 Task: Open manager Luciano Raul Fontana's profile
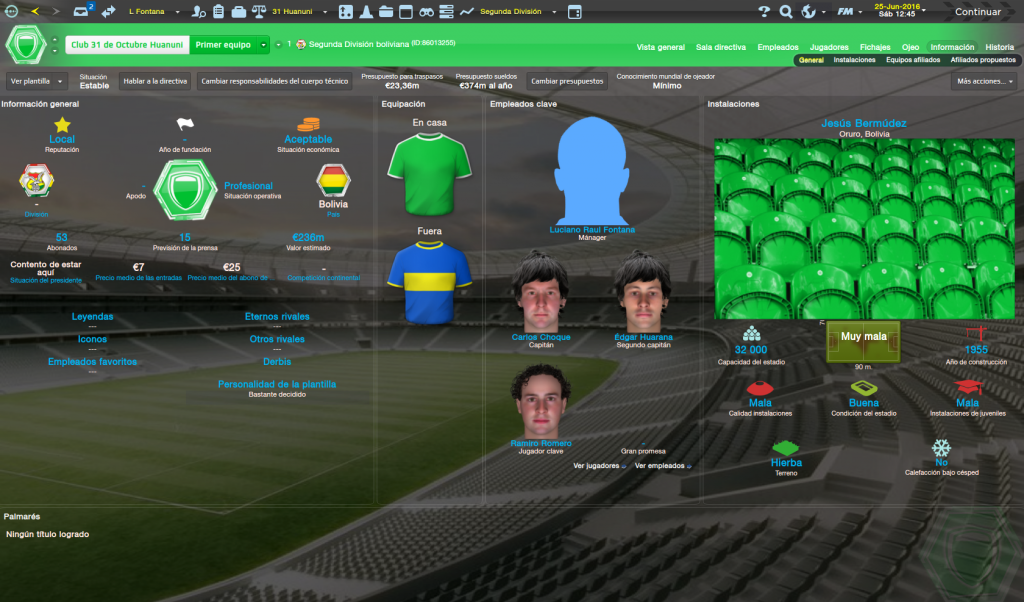tap(592, 230)
